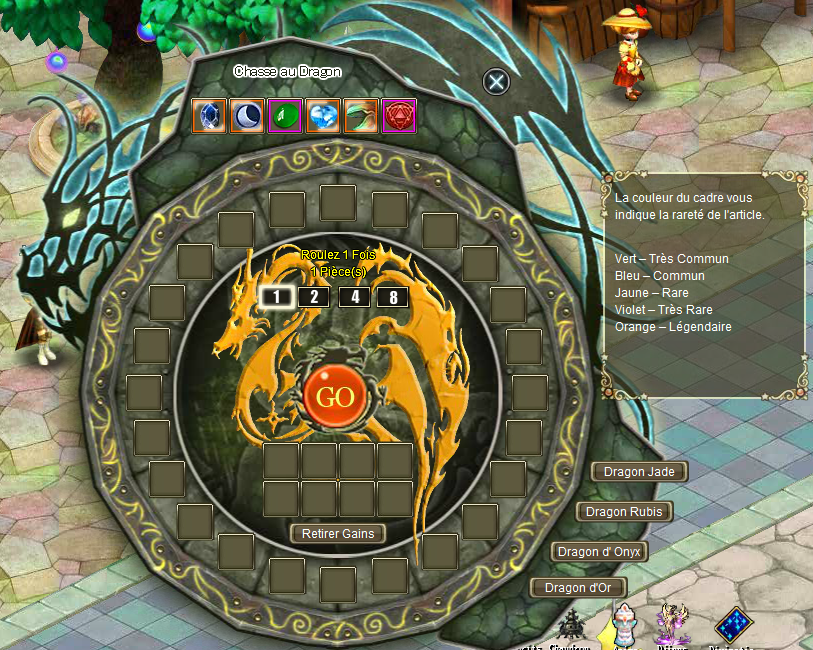This screenshot has width=813, height=650.
Task: Choose to roll 1 time
Action: click(275, 296)
